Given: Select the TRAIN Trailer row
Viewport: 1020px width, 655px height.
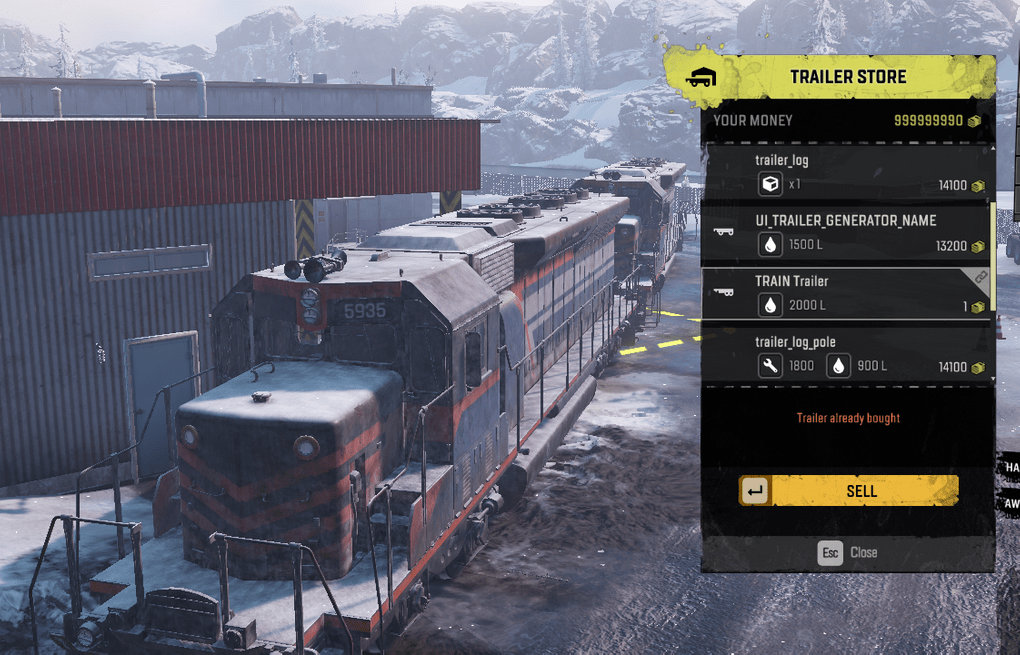Looking at the screenshot, I should click(846, 293).
